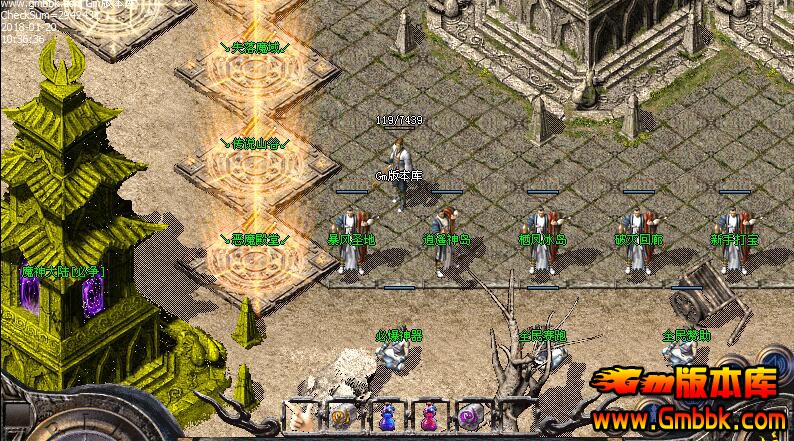The width and height of the screenshot is (794, 441).
Task: Activate the purple spiral scroll slot
Action: (470, 417)
